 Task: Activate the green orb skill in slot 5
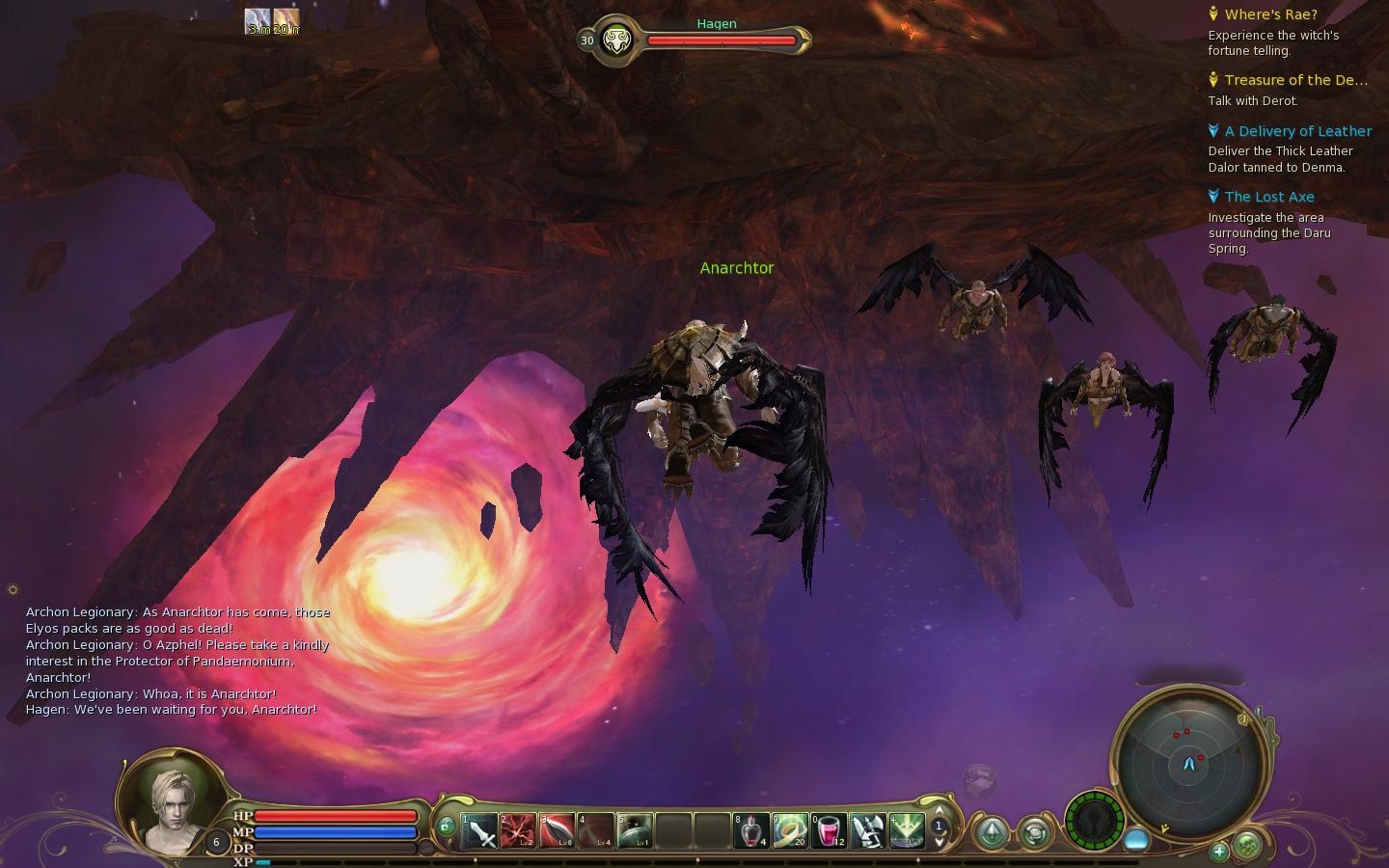634,830
